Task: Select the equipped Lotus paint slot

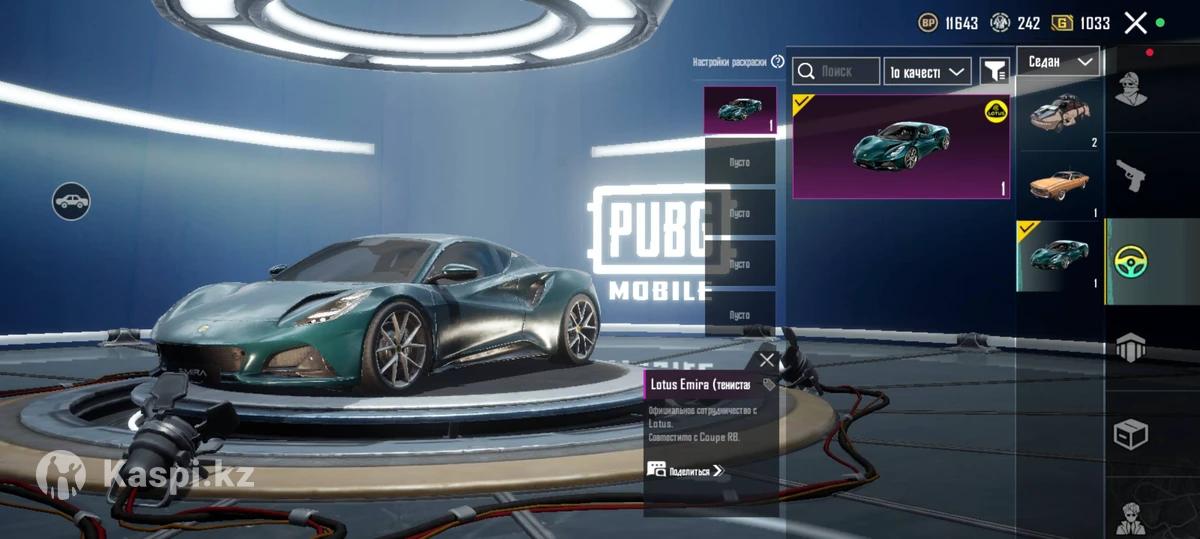Action: [x=740, y=110]
